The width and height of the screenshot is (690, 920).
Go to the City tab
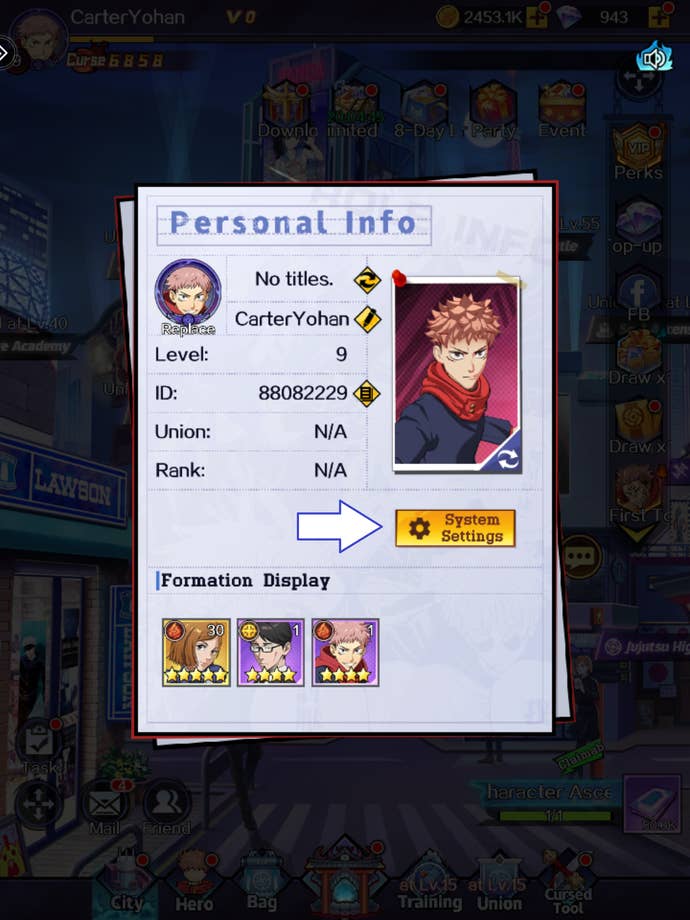click(125, 880)
